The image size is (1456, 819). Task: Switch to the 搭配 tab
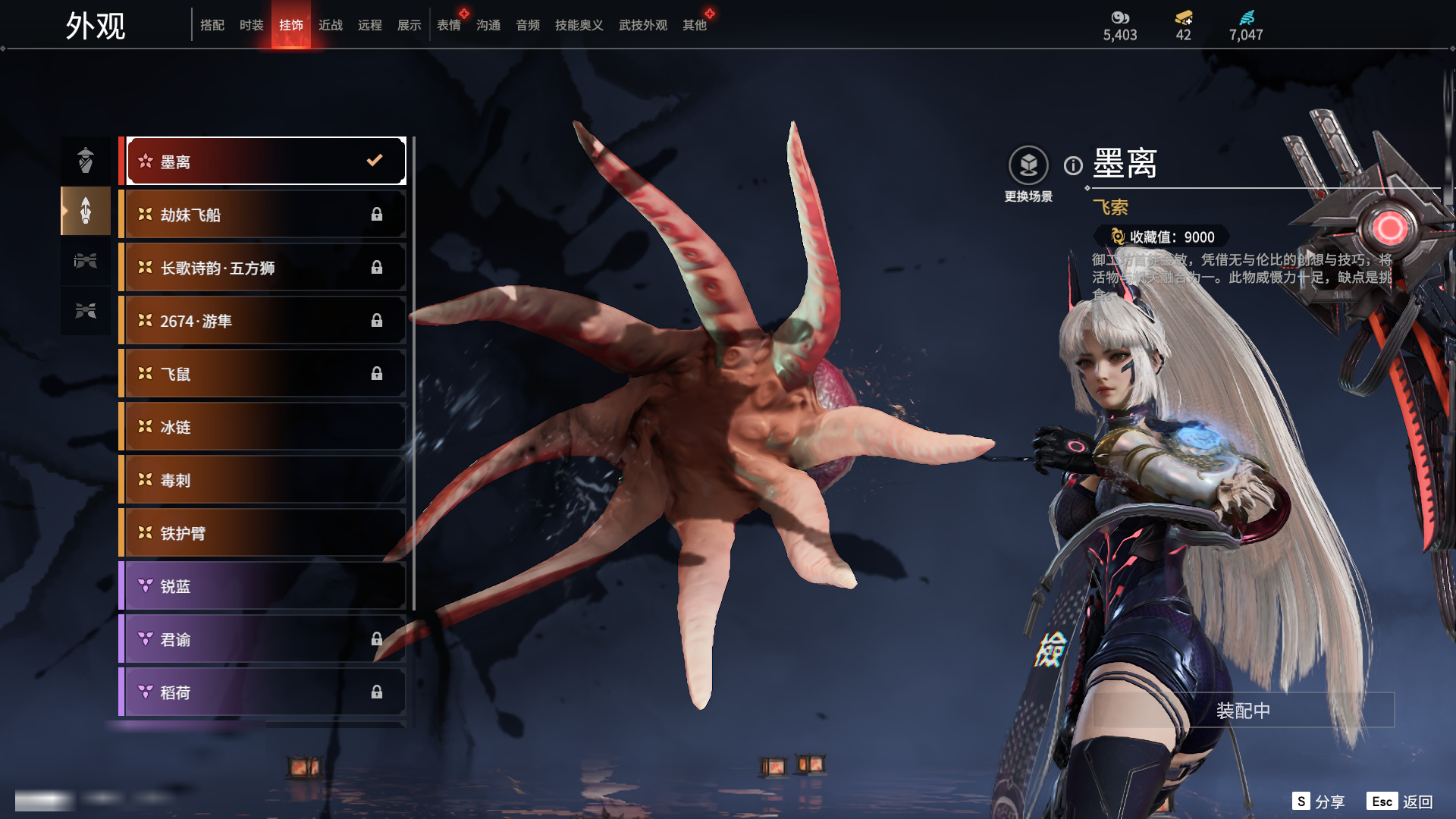click(212, 25)
